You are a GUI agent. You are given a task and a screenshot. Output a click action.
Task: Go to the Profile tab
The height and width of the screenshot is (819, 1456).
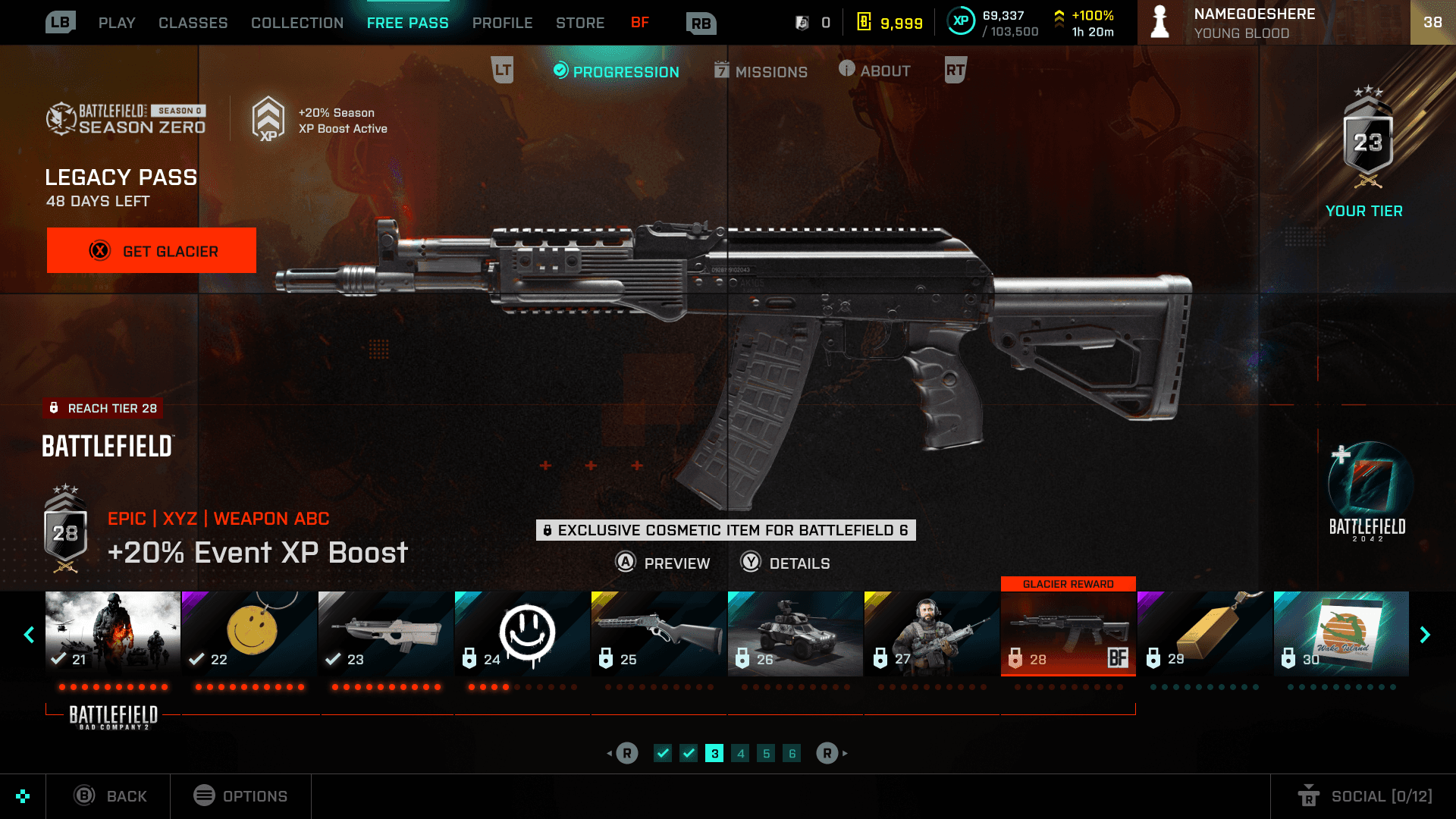502,23
